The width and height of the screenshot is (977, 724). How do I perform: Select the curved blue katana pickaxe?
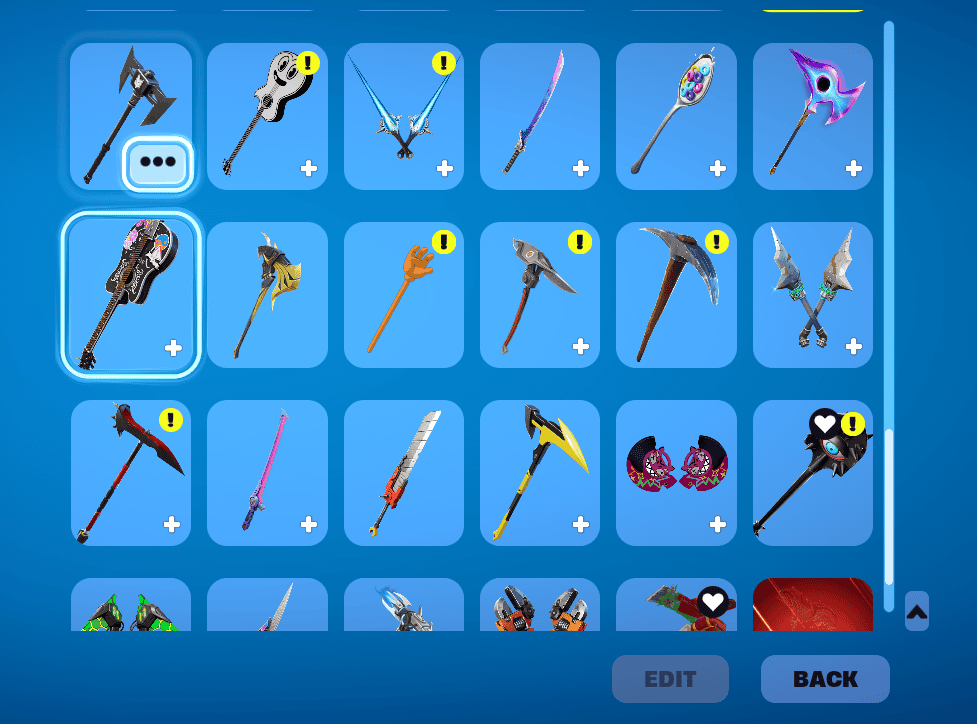539,116
